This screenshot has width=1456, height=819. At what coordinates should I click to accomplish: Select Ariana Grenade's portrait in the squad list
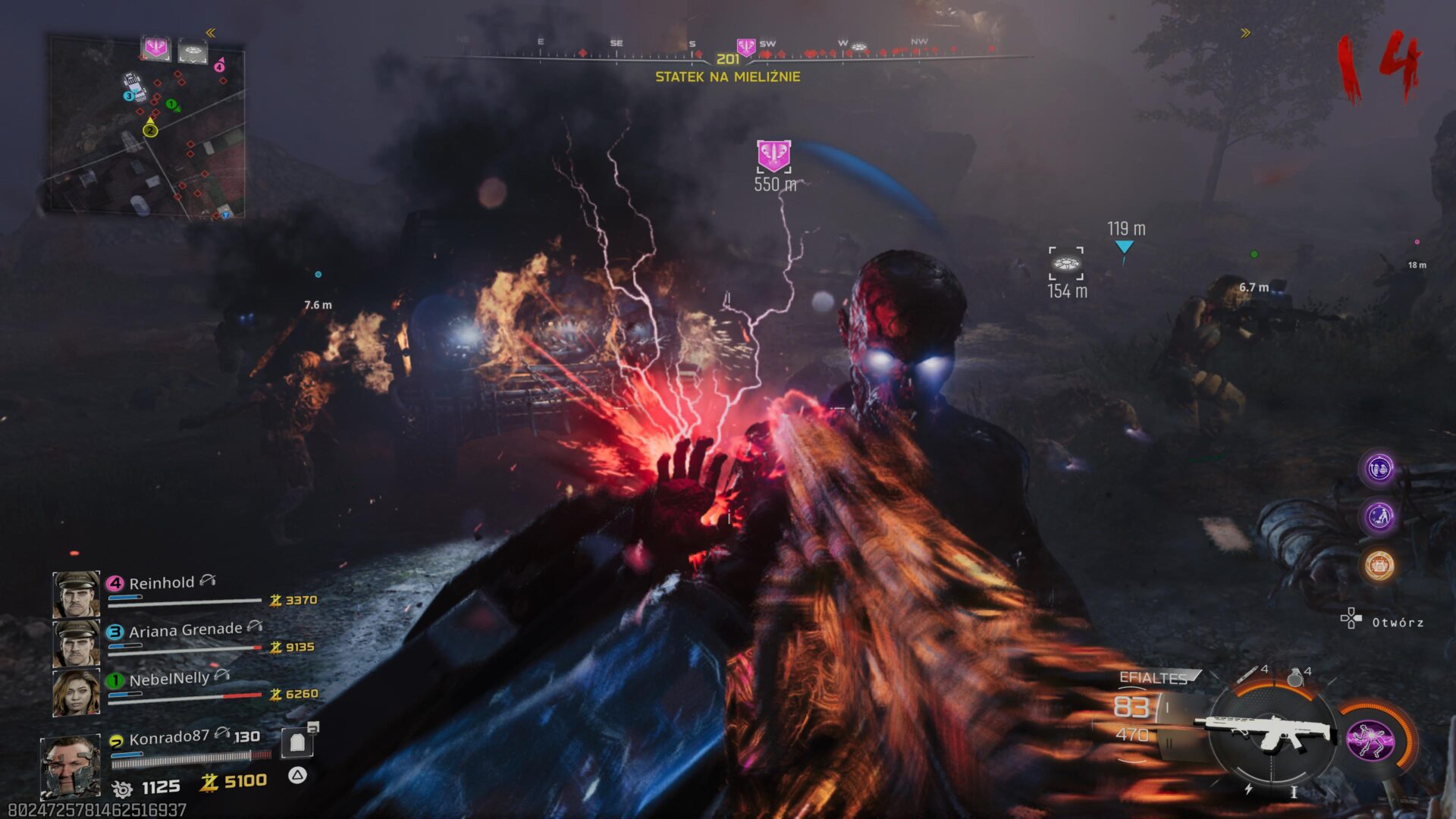tap(76, 643)
